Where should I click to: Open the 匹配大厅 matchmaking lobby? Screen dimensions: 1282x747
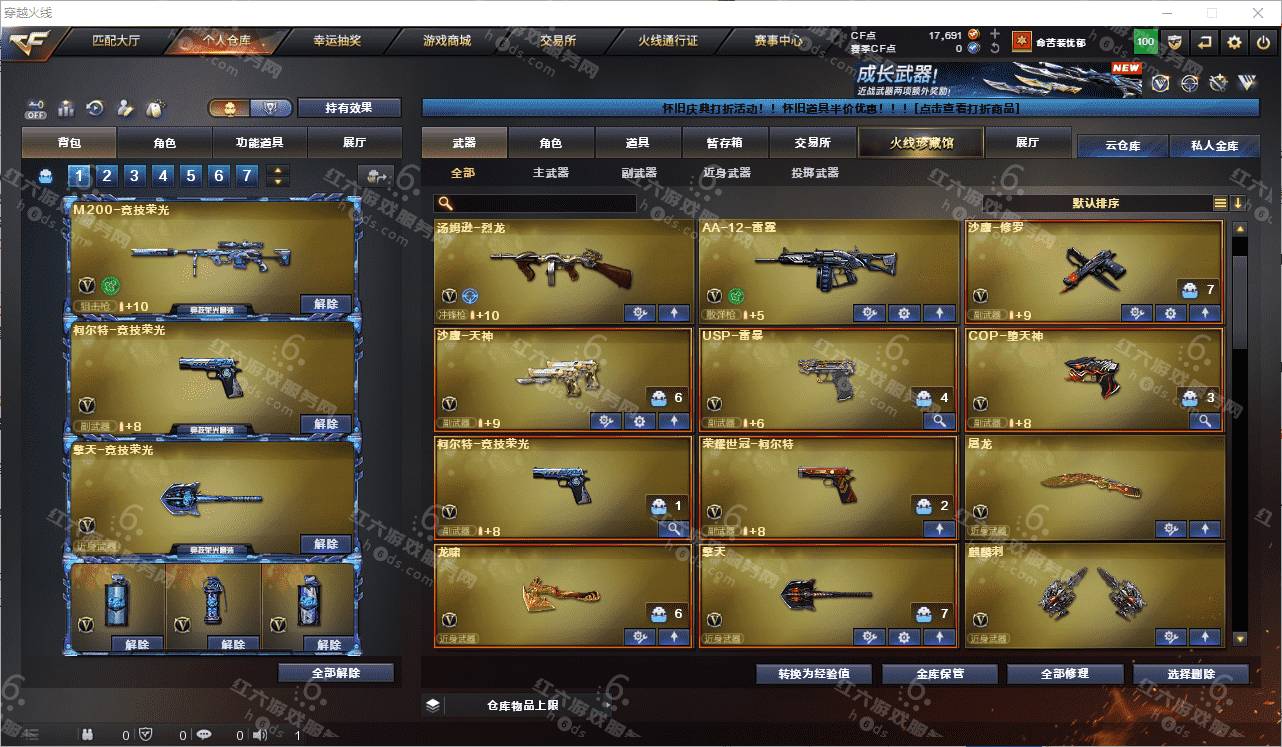116,41
